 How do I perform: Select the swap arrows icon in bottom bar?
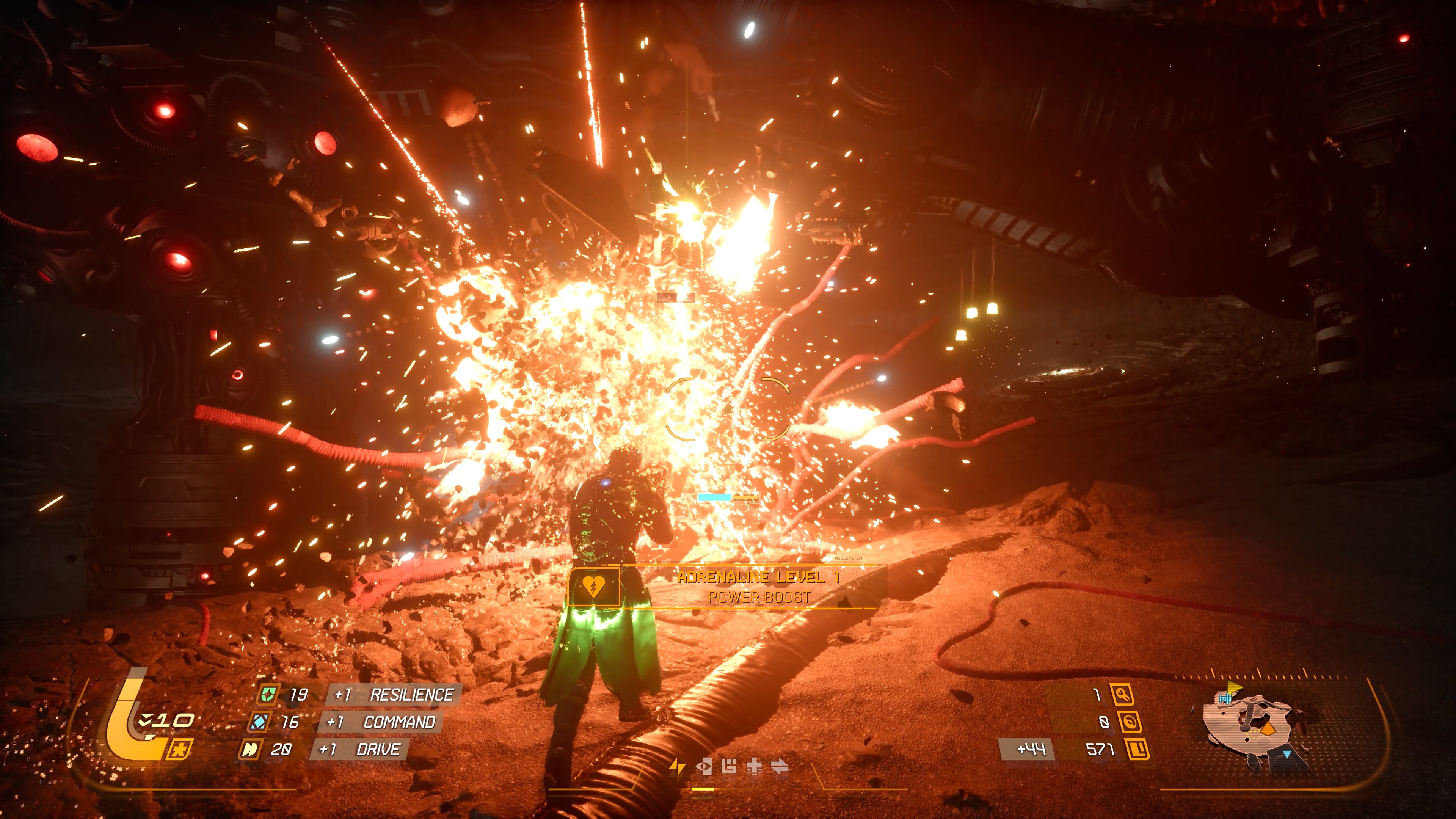coord(780,766)
